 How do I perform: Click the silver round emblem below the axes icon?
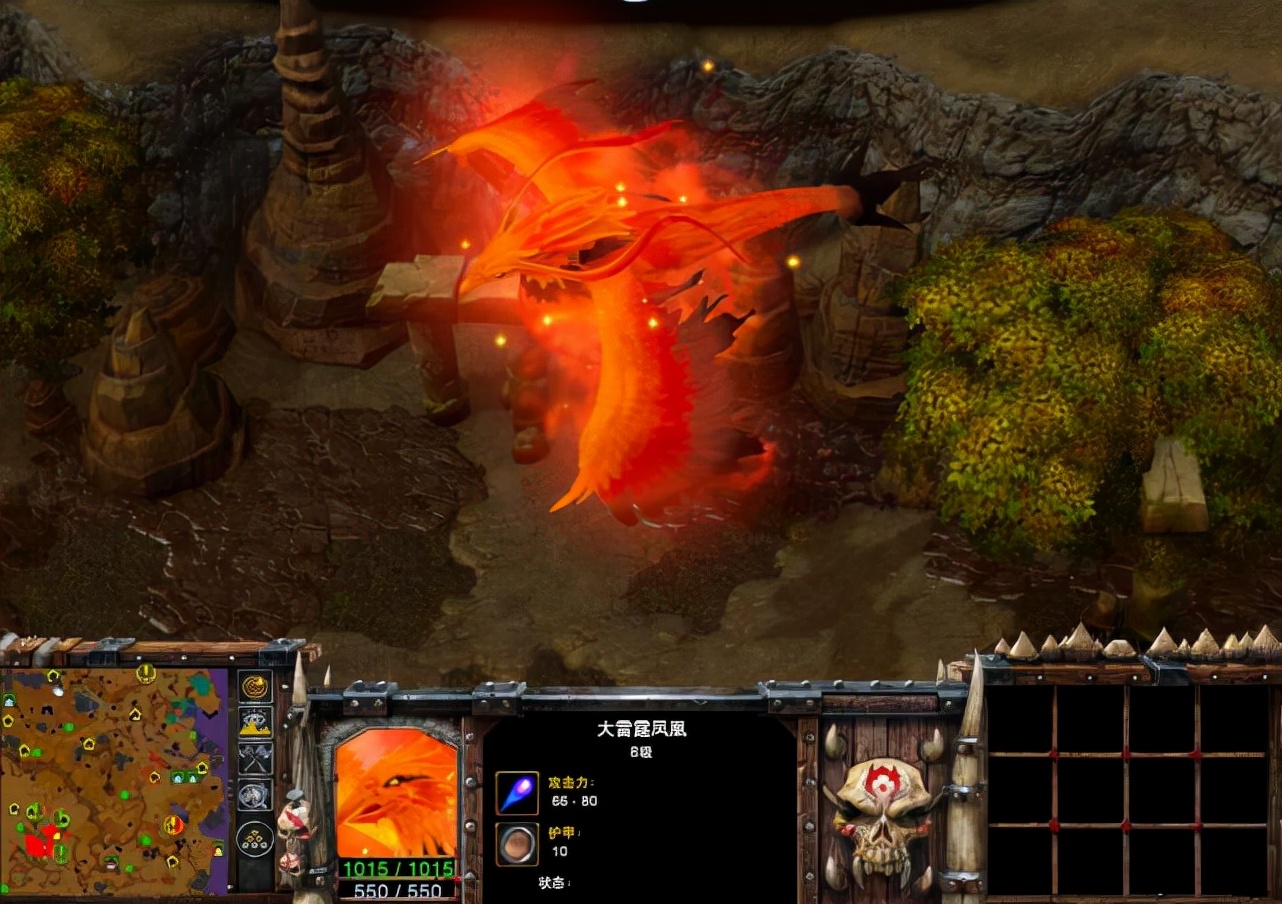point(257,793)
